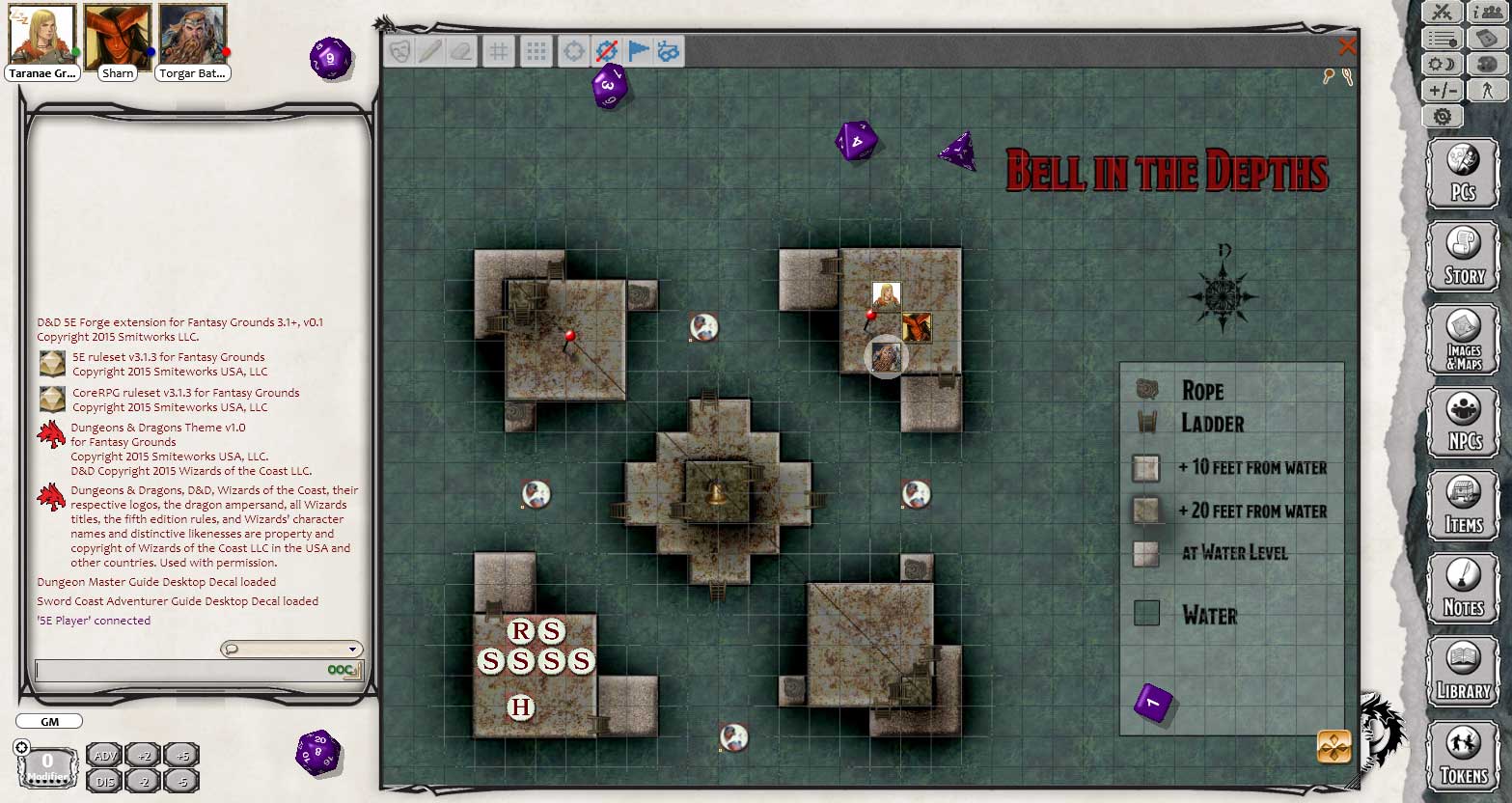Click the OOC chat button

point(343,669)
